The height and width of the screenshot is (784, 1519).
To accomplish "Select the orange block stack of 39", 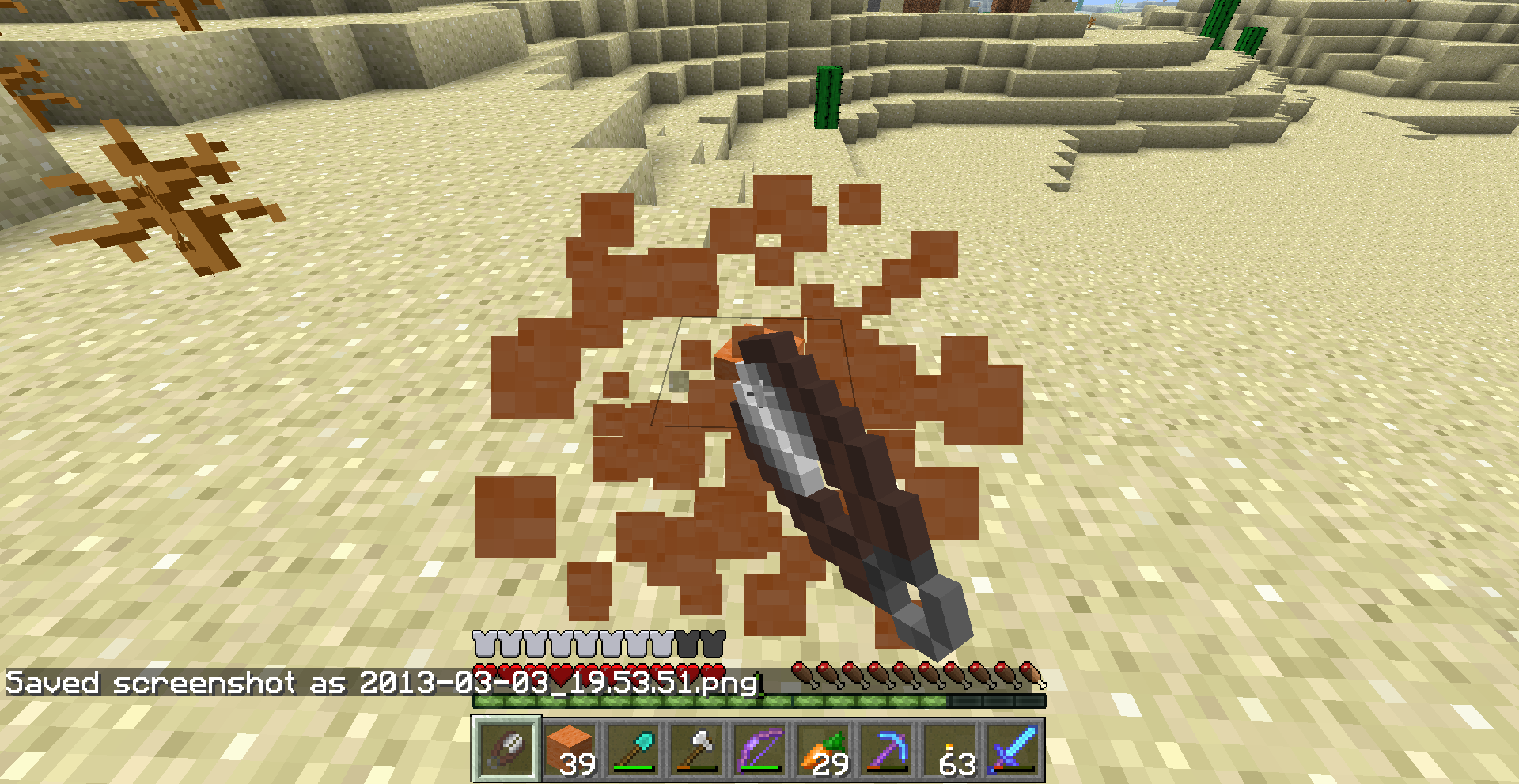I will tap(570, 748).
